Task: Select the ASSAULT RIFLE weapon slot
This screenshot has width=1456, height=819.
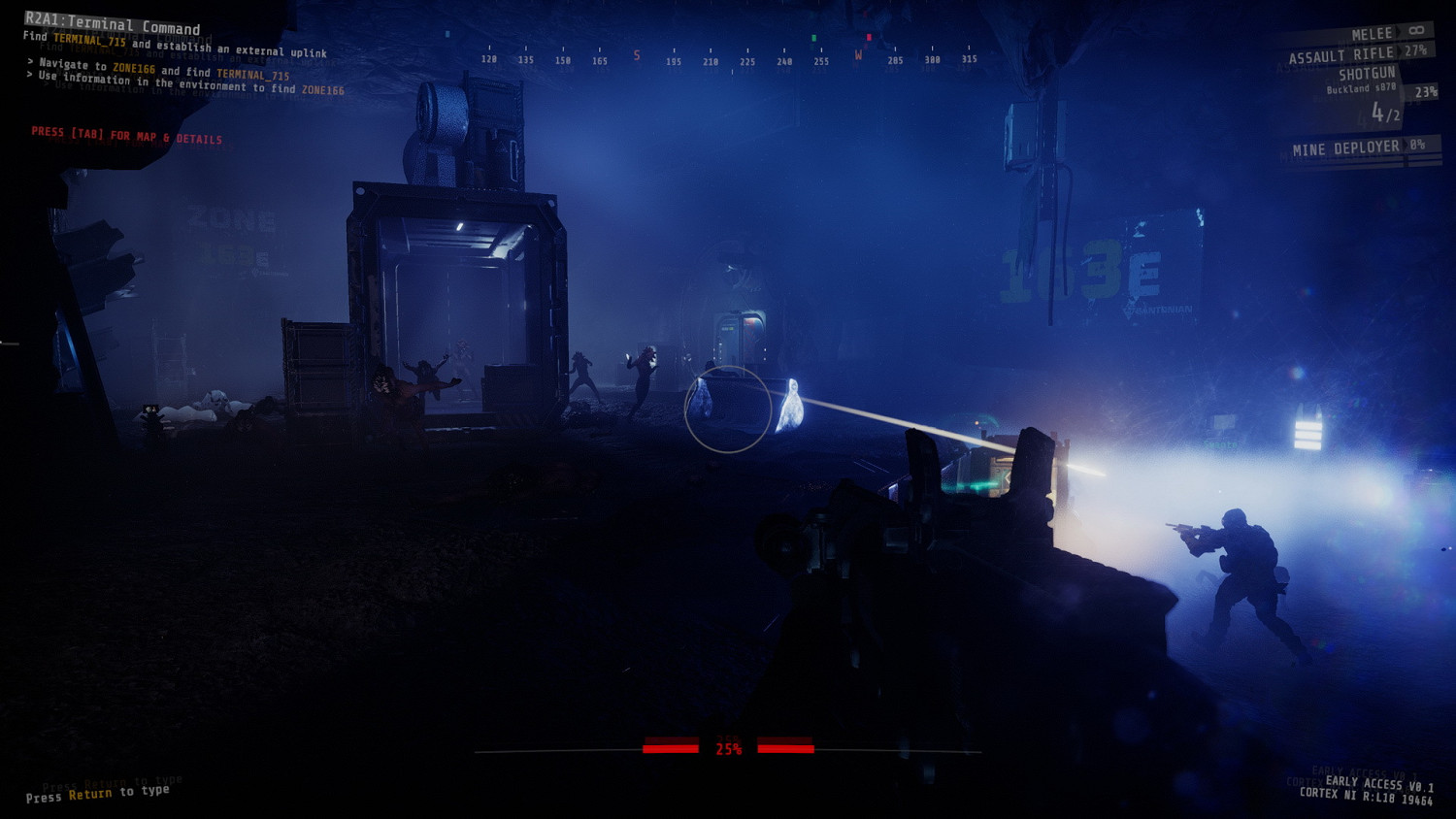Action: (1340, 55)
